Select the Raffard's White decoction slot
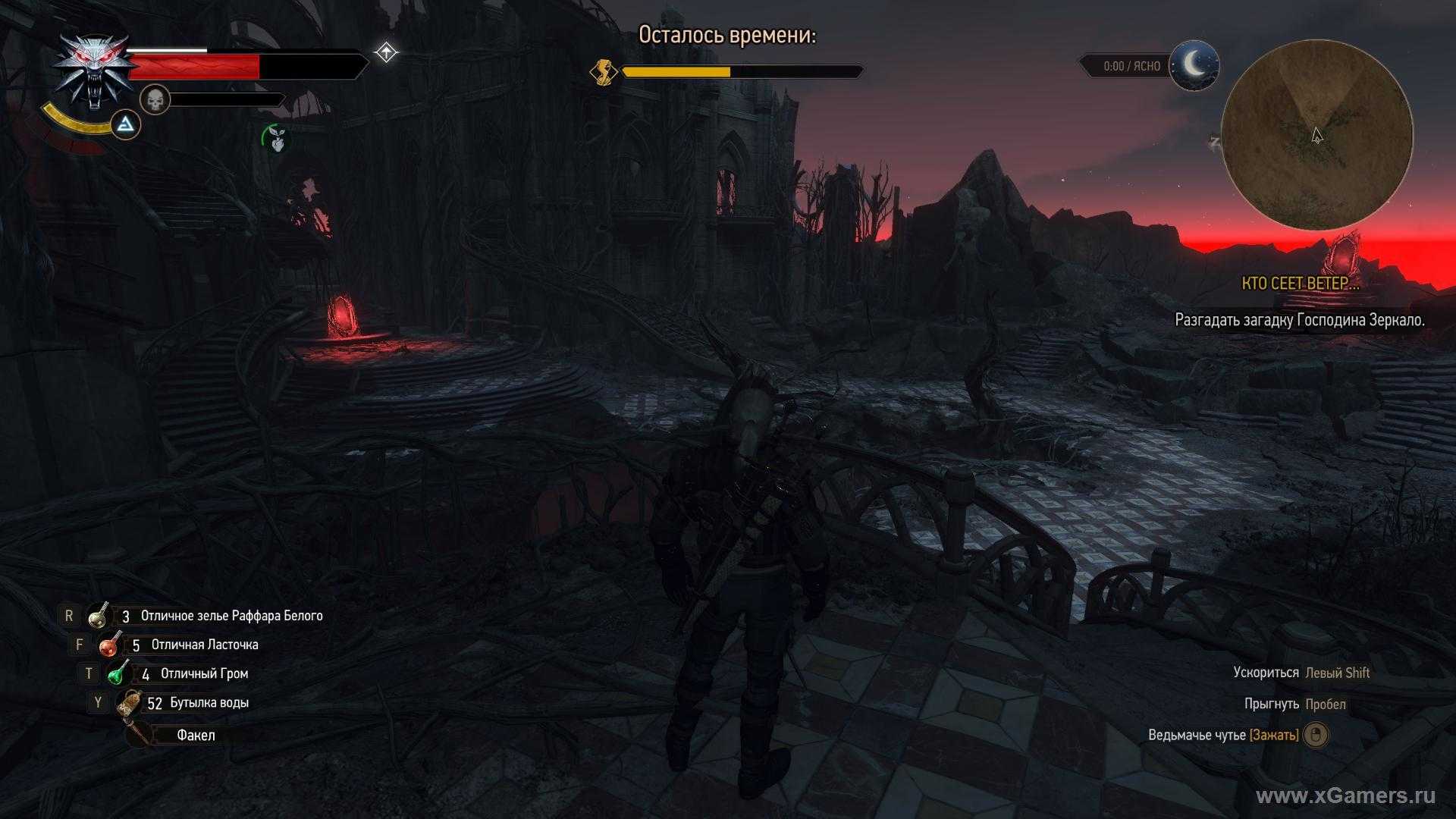The image size is (1456, 819). pos(98,616)
